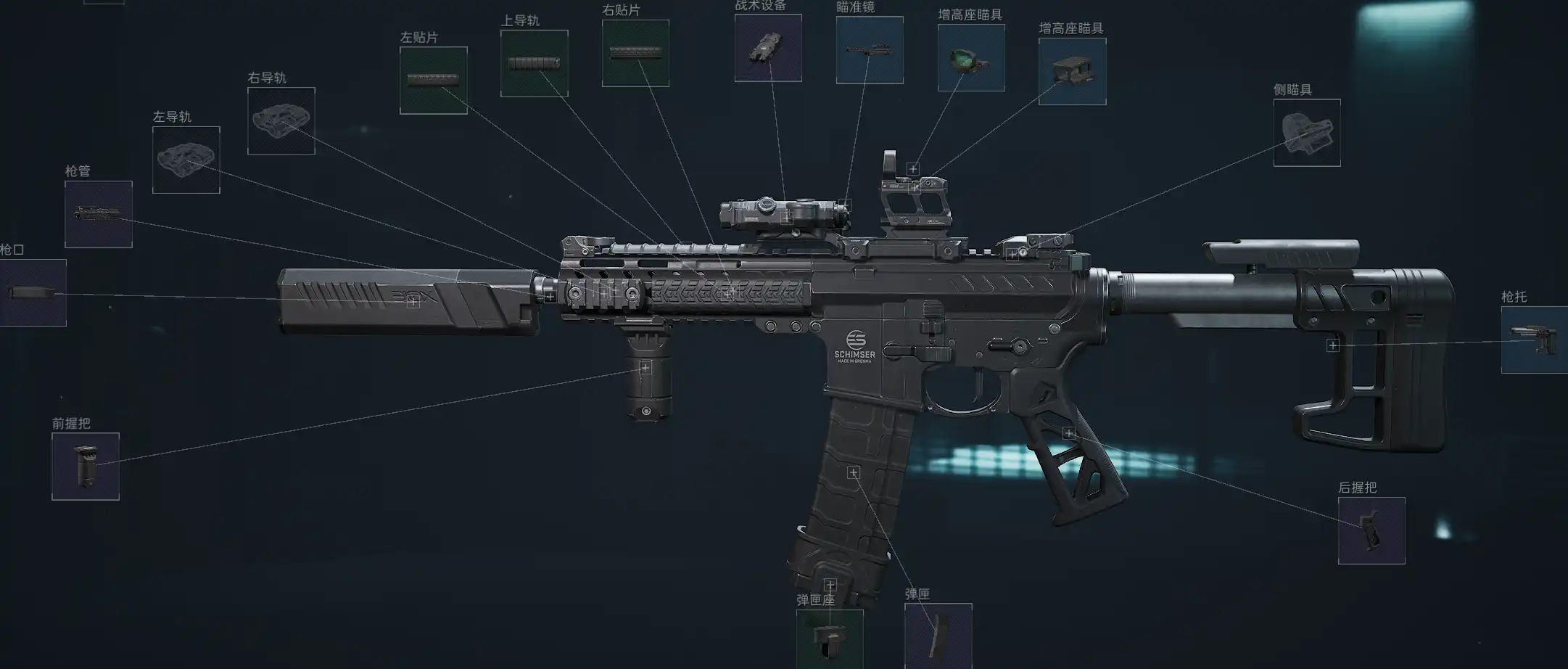Open the 战术设备 tactical device slot
Viewport: 1568px width, 669px height.
point(768,48)
